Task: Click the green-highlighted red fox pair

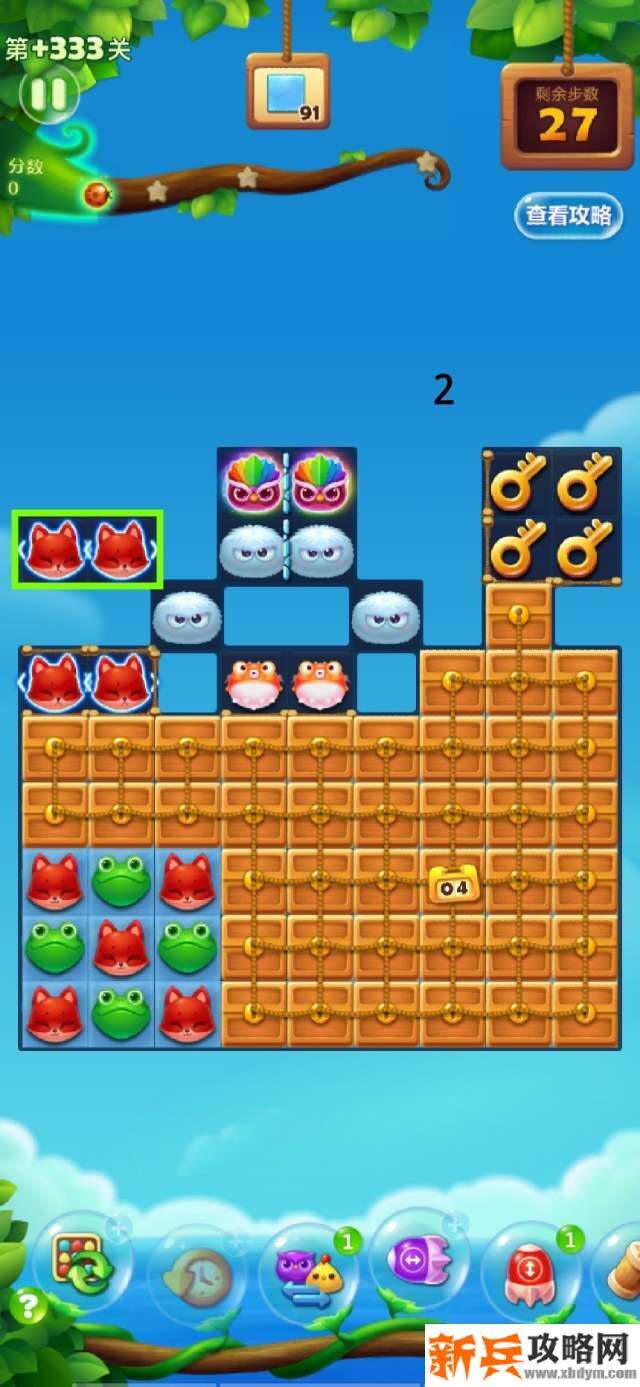Action: coord(87,548)
